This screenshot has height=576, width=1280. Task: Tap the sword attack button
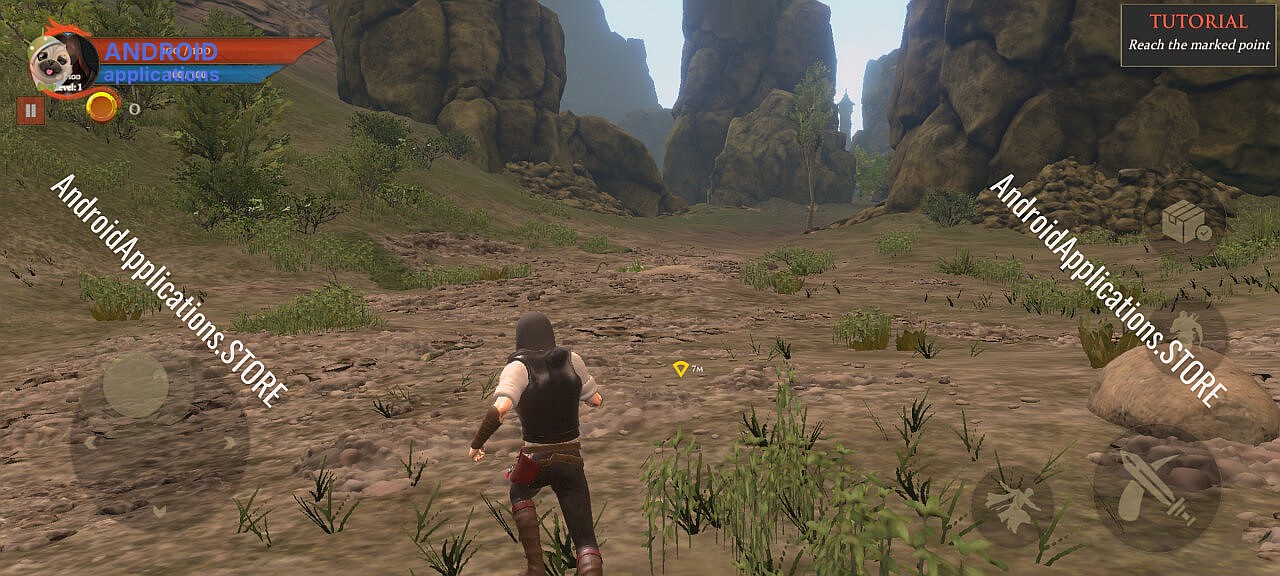tap(1156, 488)
